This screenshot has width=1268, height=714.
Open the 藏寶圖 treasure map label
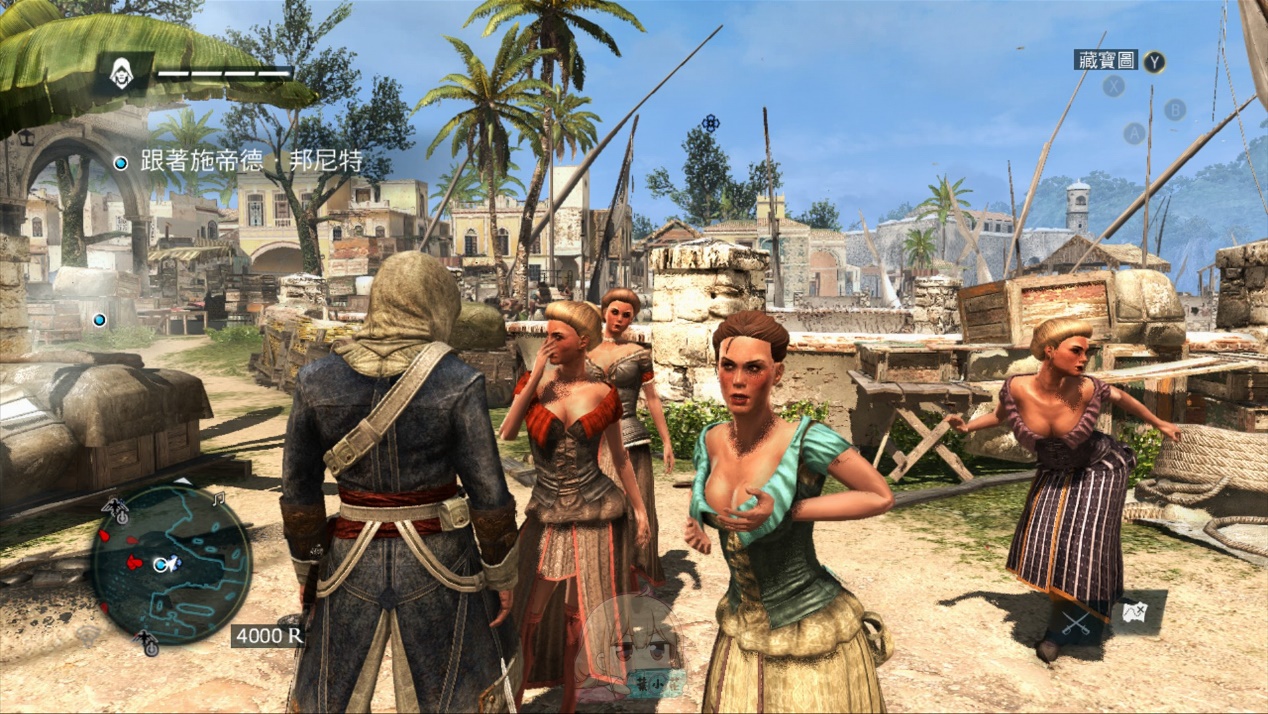tap(1107, 60)
